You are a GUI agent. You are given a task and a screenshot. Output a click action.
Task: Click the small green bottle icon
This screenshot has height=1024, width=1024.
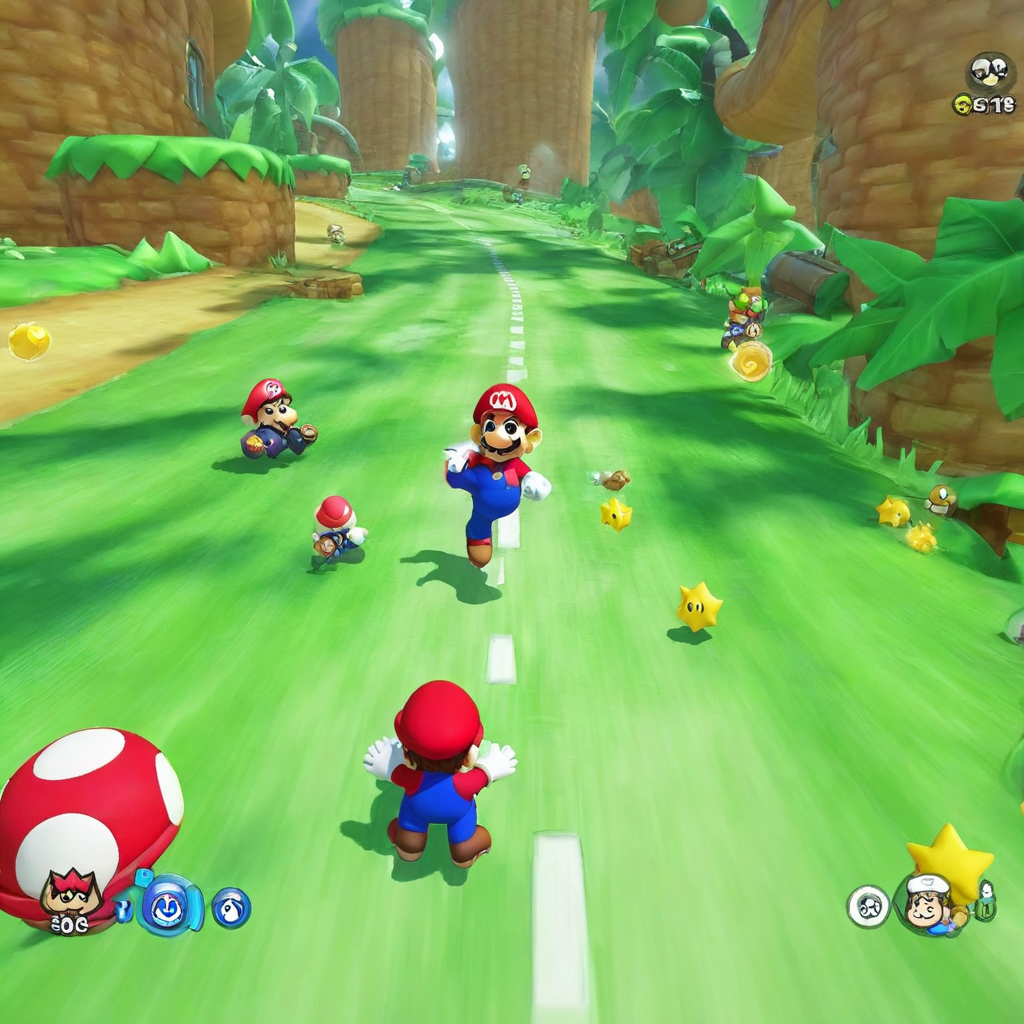[x=985, y=901]
